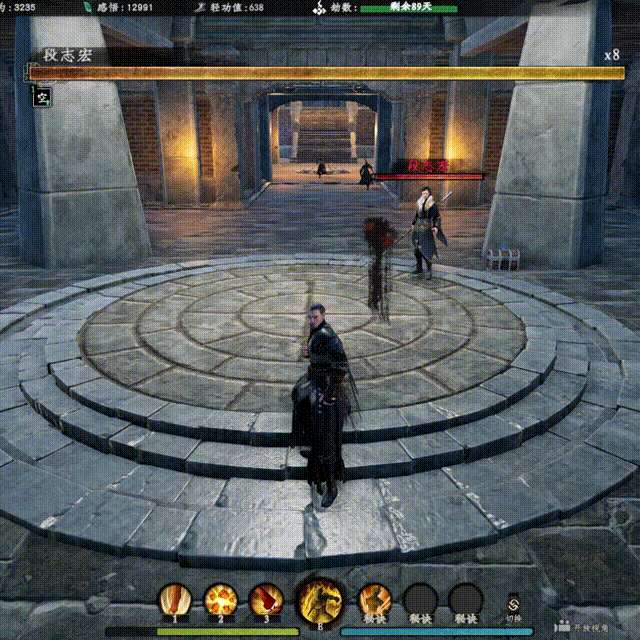Trigger the red slash skill in slot 3
Image resolution: width=640 pixels, height=640 pixels.
pyautogui.click(x=265, y=600)
